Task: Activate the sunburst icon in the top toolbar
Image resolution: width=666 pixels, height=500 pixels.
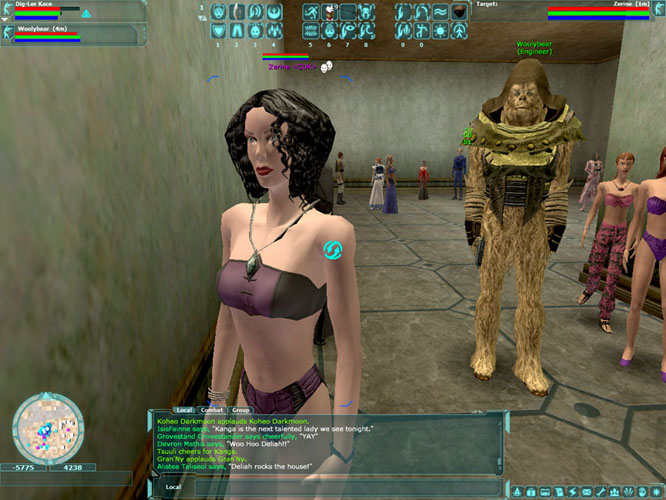Action: click(440, 31)
